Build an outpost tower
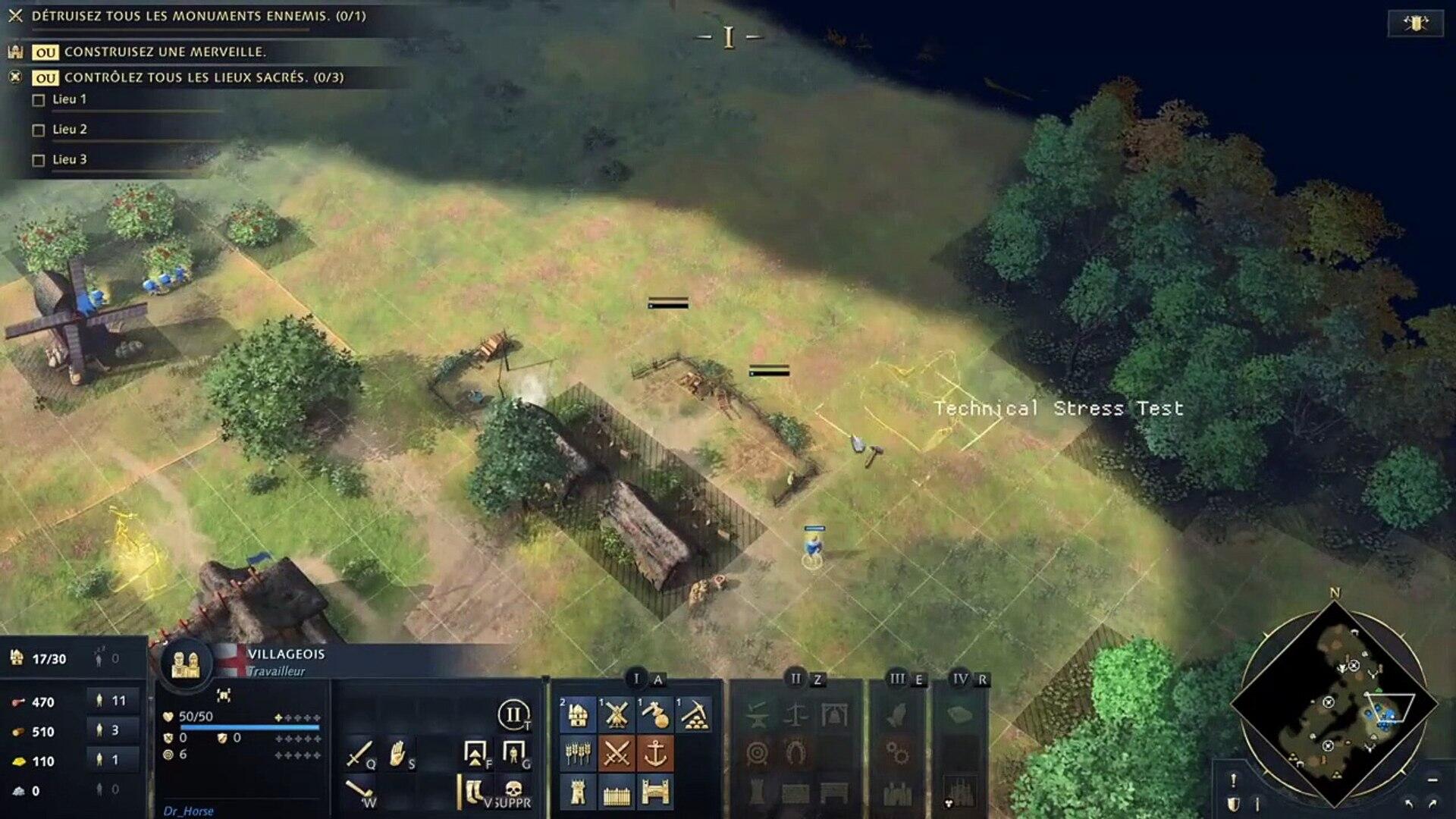Viewport: 1456px width, 819px height. [578, 792]
